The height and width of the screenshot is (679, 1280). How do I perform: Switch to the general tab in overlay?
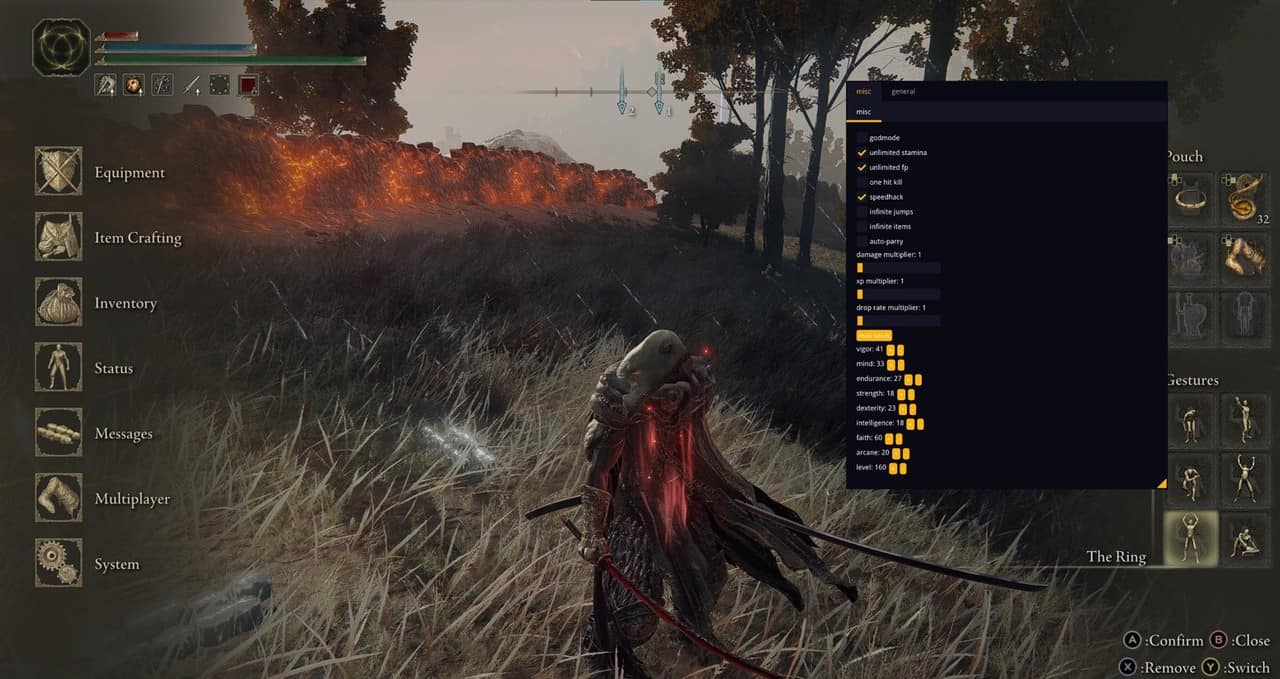[x=903, y=92]
